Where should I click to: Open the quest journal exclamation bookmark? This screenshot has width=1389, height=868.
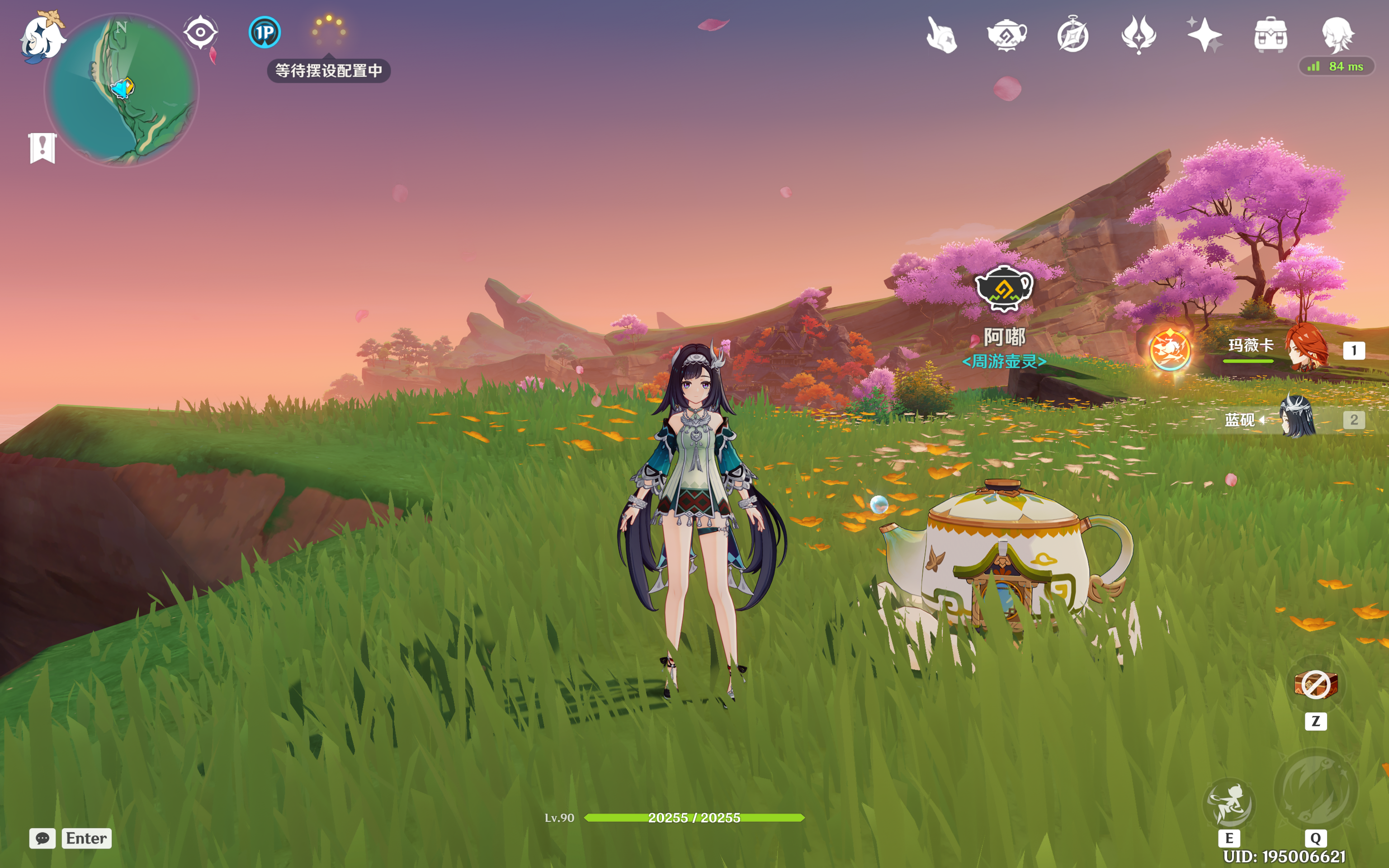point(43,148)
